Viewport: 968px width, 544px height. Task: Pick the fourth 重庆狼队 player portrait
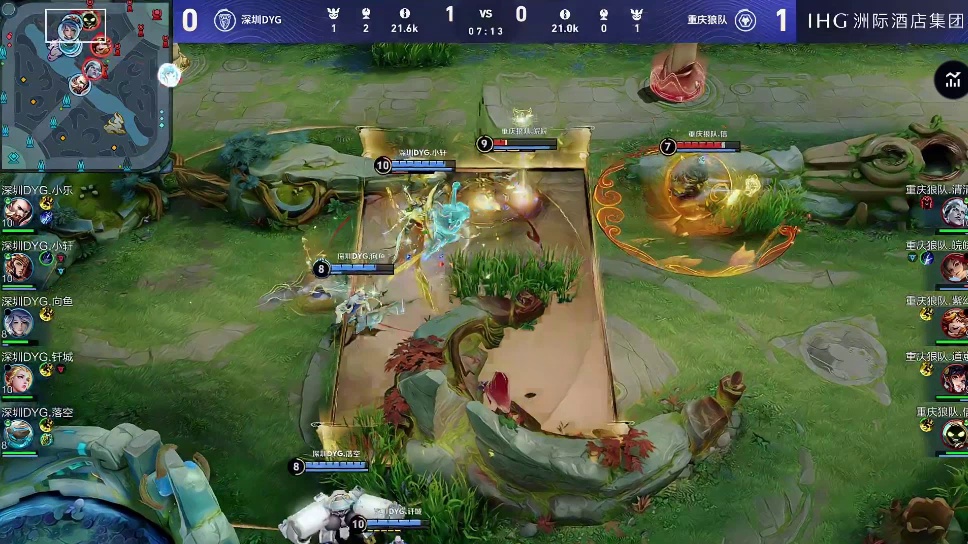(954, 378)
